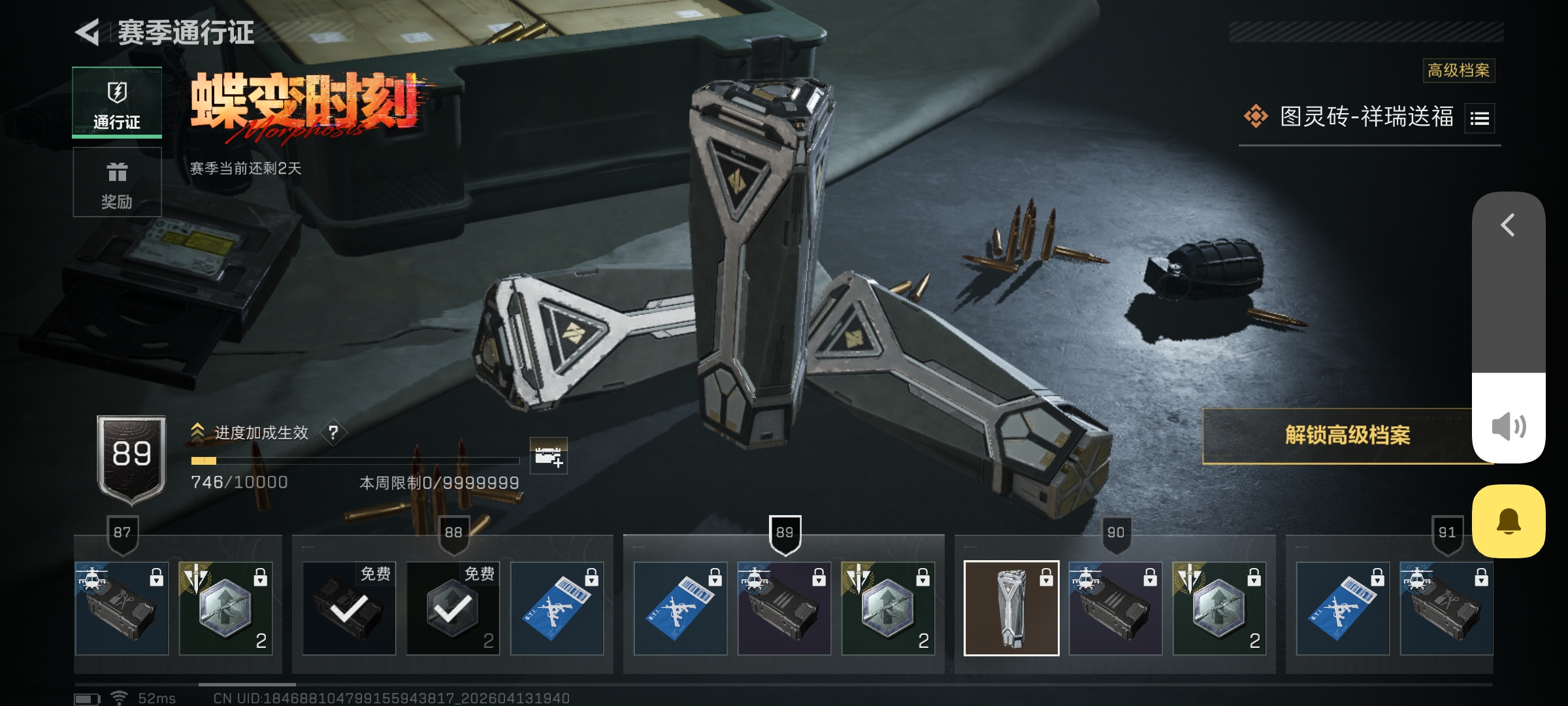
Task: Collapse the side panel with the chevron arrow
Action: 1508,225
